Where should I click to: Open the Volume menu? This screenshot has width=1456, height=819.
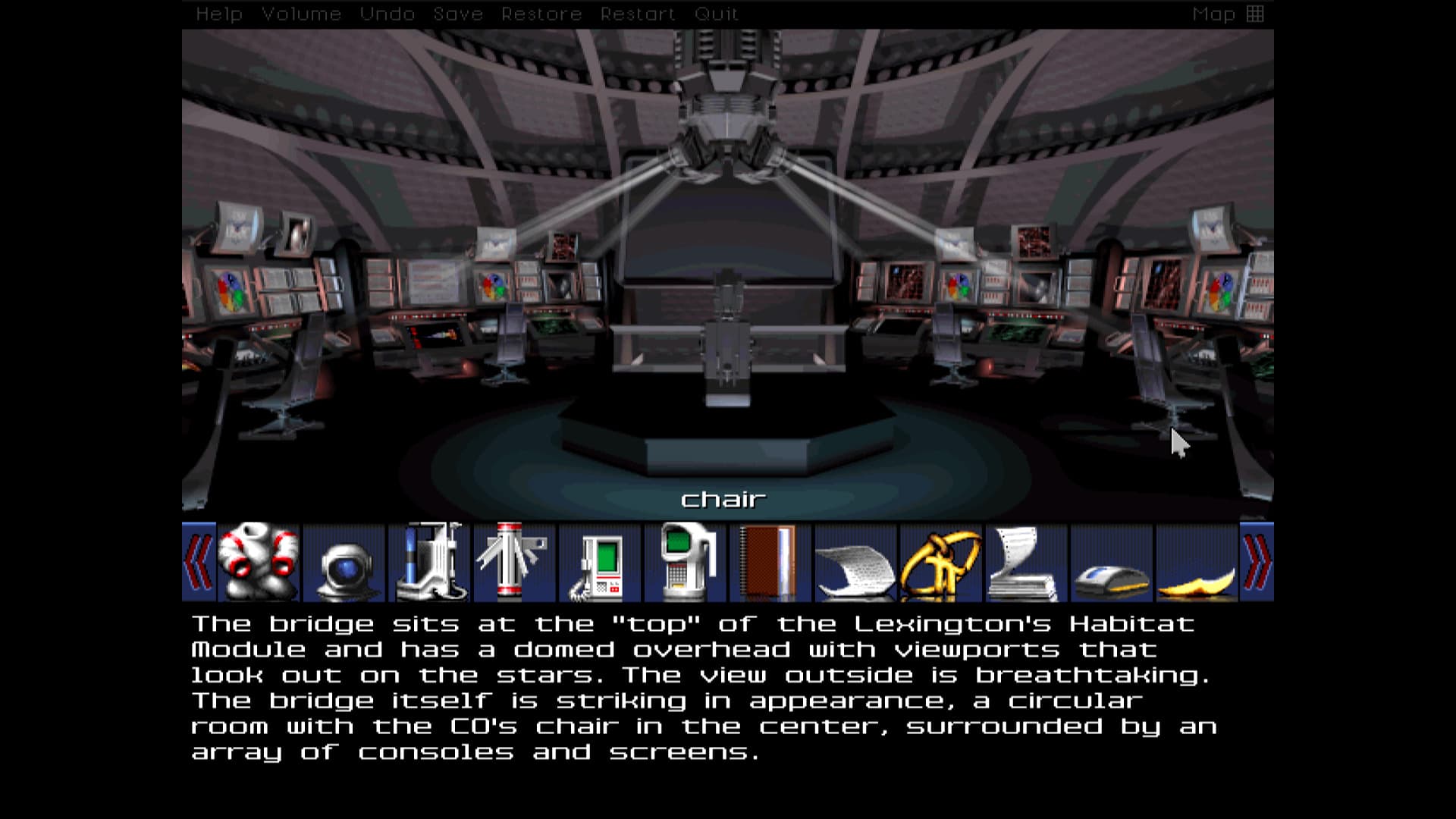click(302, 13)
